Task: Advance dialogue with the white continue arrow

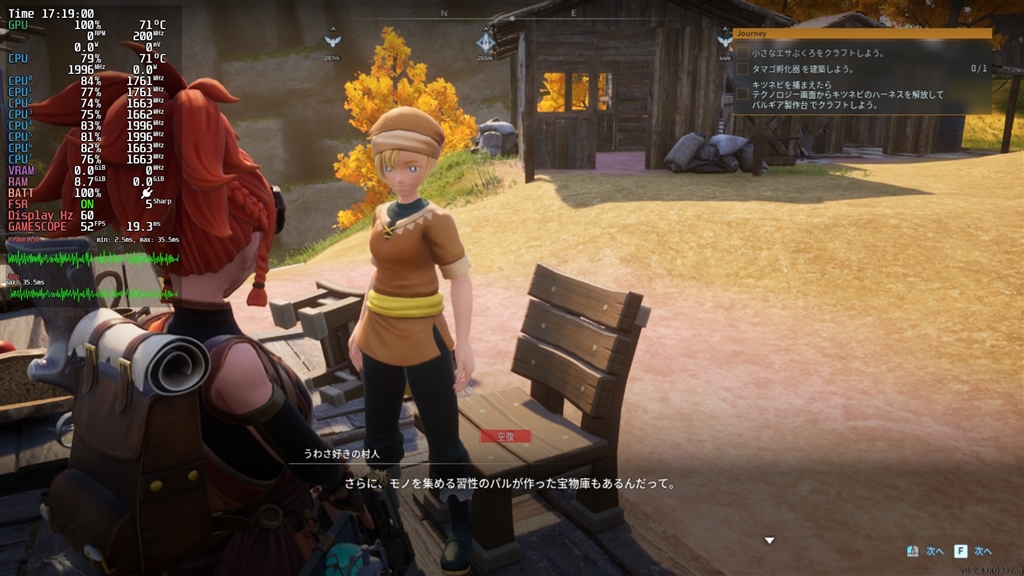Action: (769, 541)
